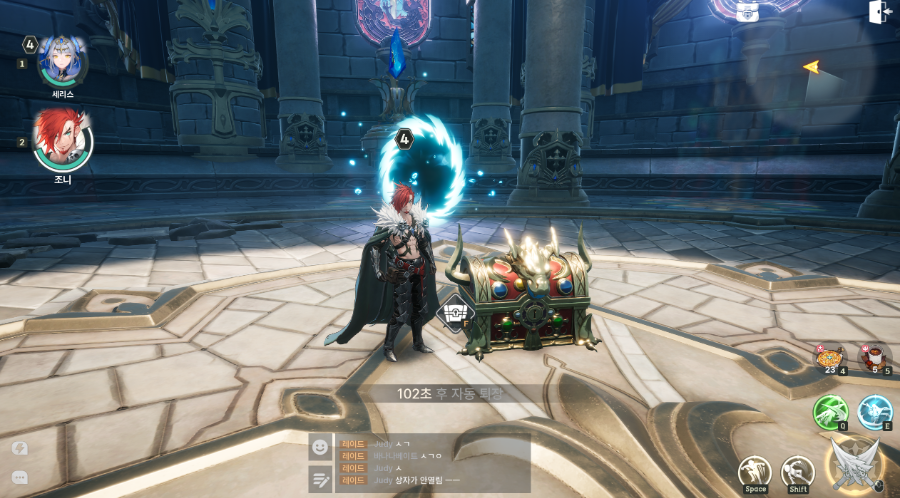Open the emoji smiley button in chat

[x=320, y=447]
